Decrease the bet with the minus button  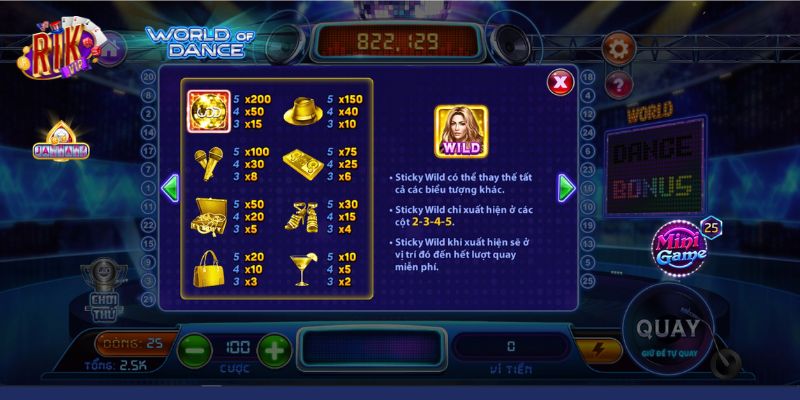(x=194, y=349)
